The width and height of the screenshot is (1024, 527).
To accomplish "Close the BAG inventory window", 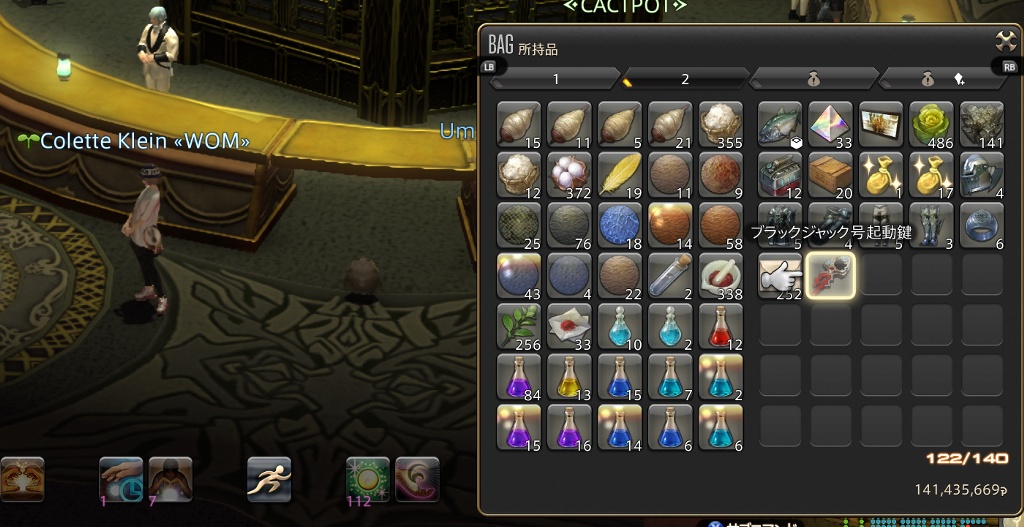I will coord(1004,41).
